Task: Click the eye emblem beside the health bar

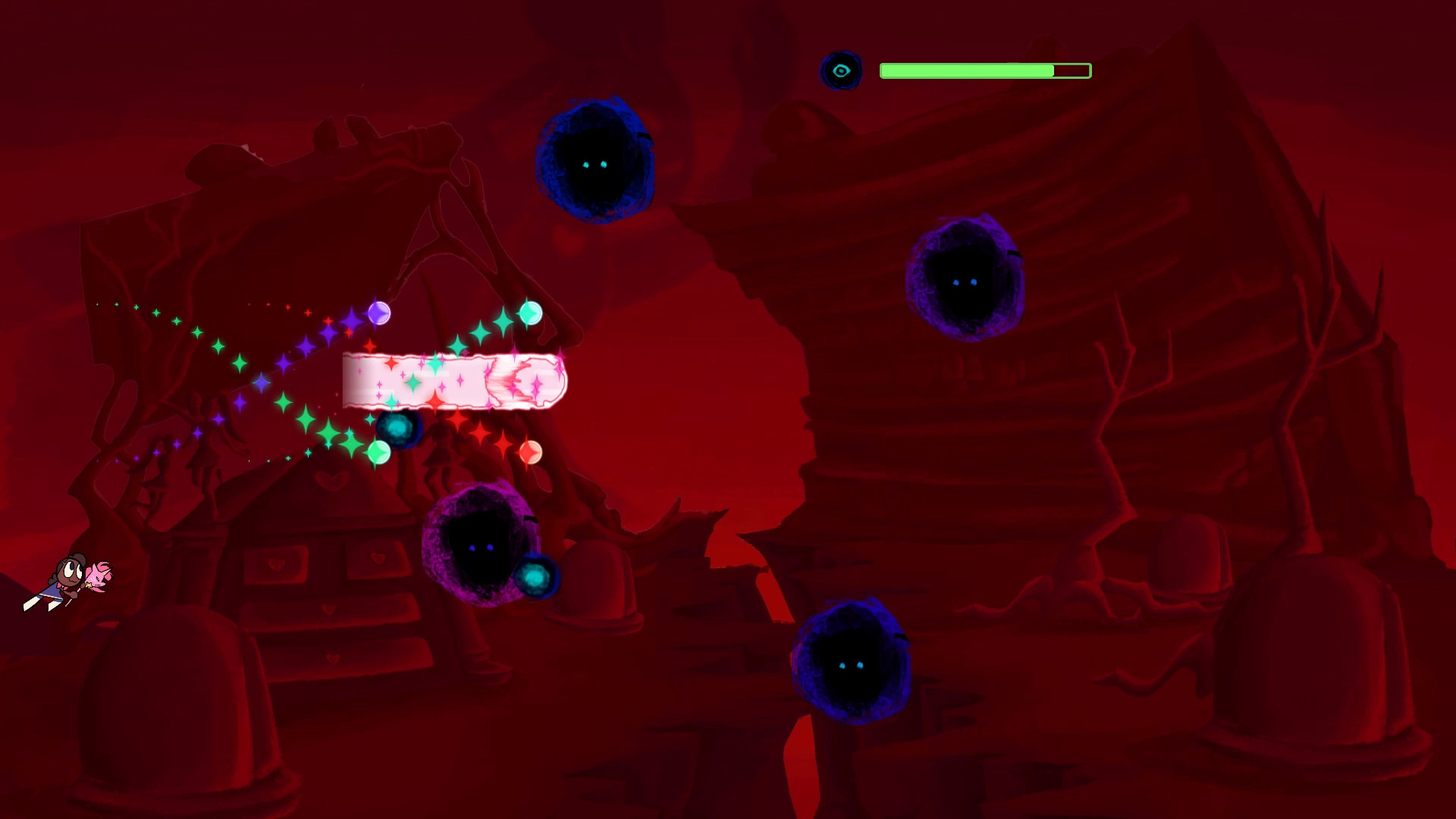Action: pyautogui.click(x=843, y=71)
